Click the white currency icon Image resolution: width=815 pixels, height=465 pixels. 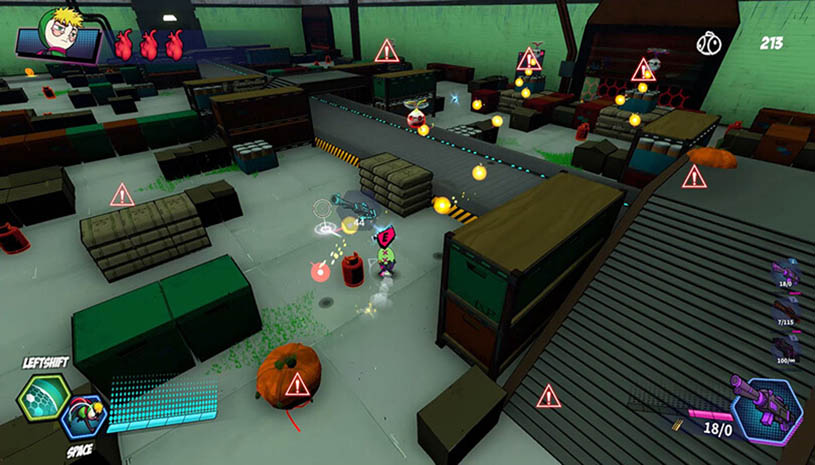(x=709, y=43)
